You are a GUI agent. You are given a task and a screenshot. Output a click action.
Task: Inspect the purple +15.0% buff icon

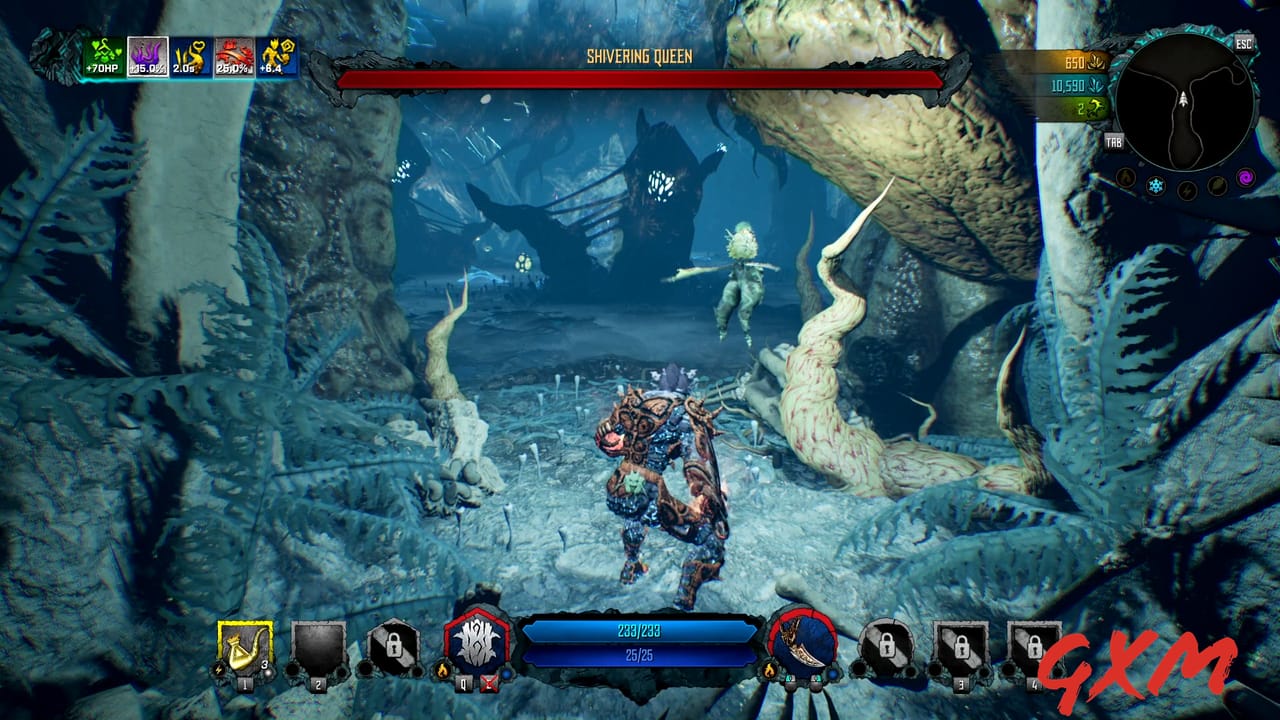click(146, 55)
